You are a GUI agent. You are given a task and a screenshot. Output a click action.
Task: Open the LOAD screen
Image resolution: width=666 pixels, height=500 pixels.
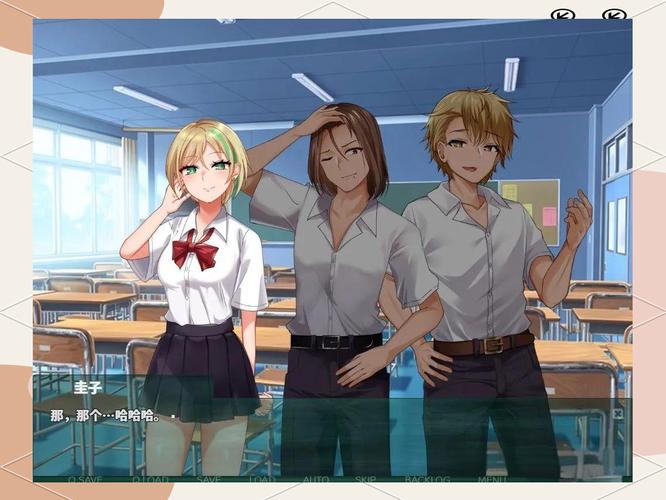(262, 479)
